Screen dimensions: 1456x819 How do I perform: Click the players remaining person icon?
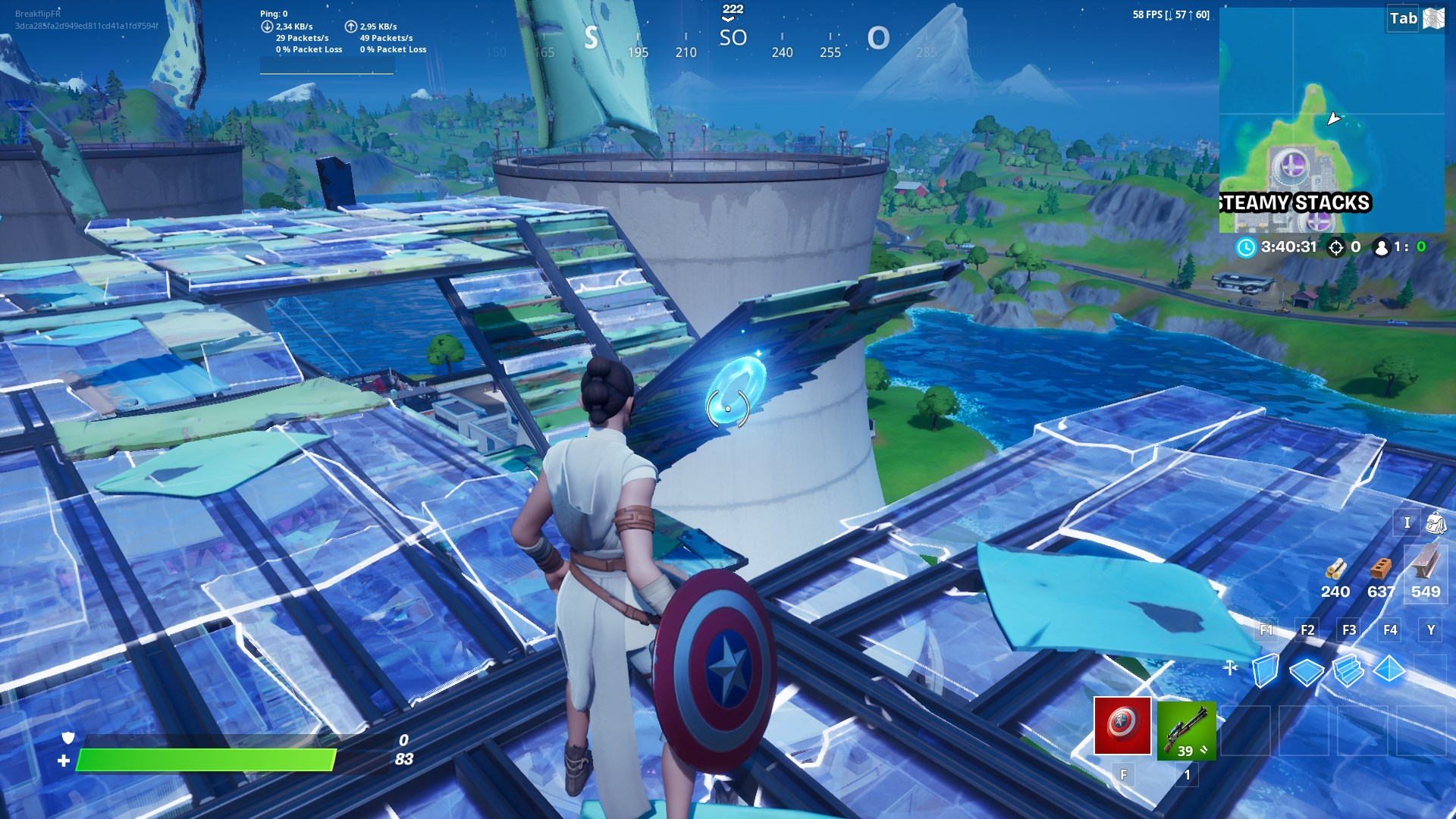point(1382,248)
